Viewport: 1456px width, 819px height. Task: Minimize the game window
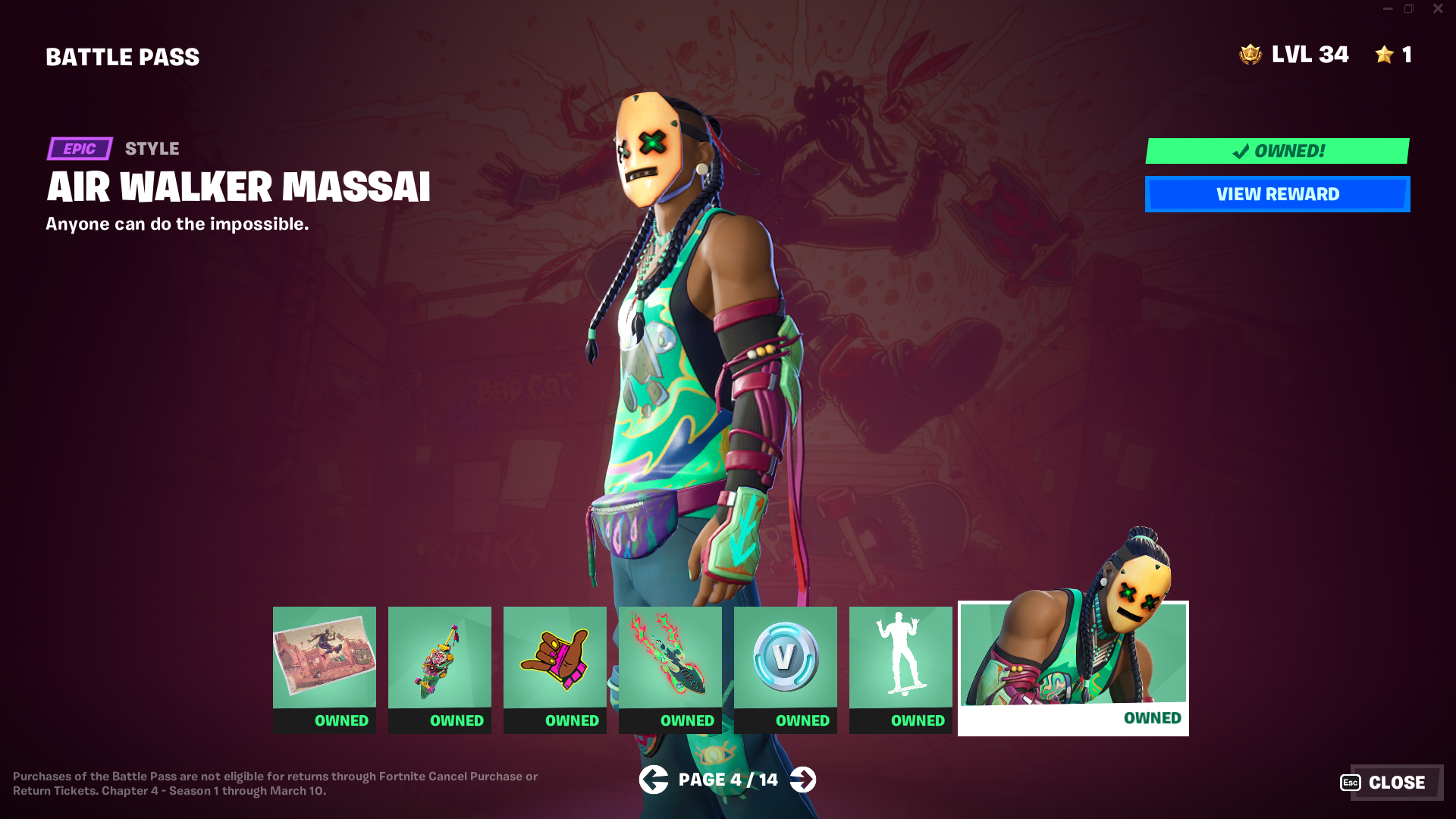click(x=1388, y=9)
